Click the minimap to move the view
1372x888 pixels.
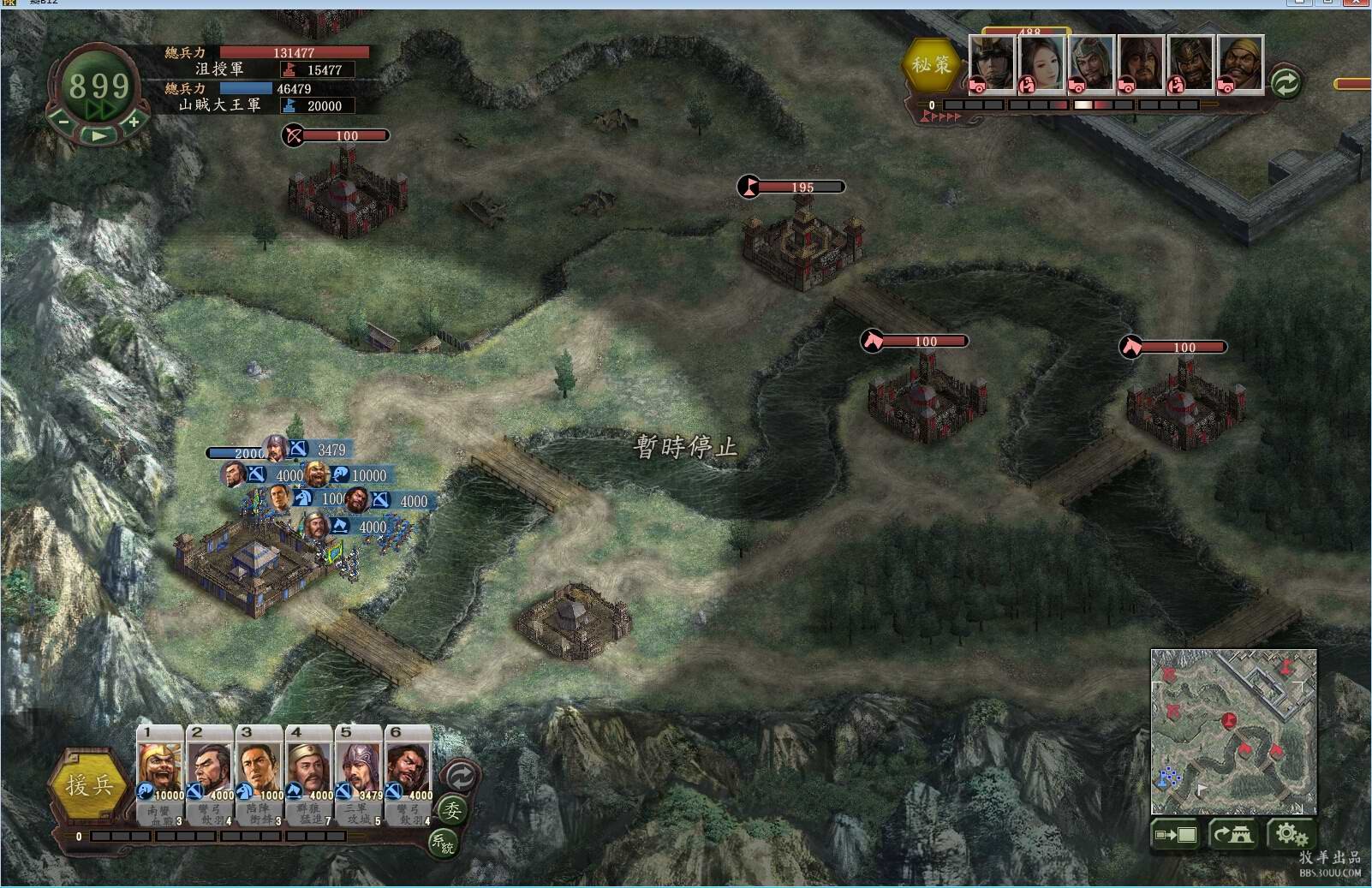pos(1233,730)
